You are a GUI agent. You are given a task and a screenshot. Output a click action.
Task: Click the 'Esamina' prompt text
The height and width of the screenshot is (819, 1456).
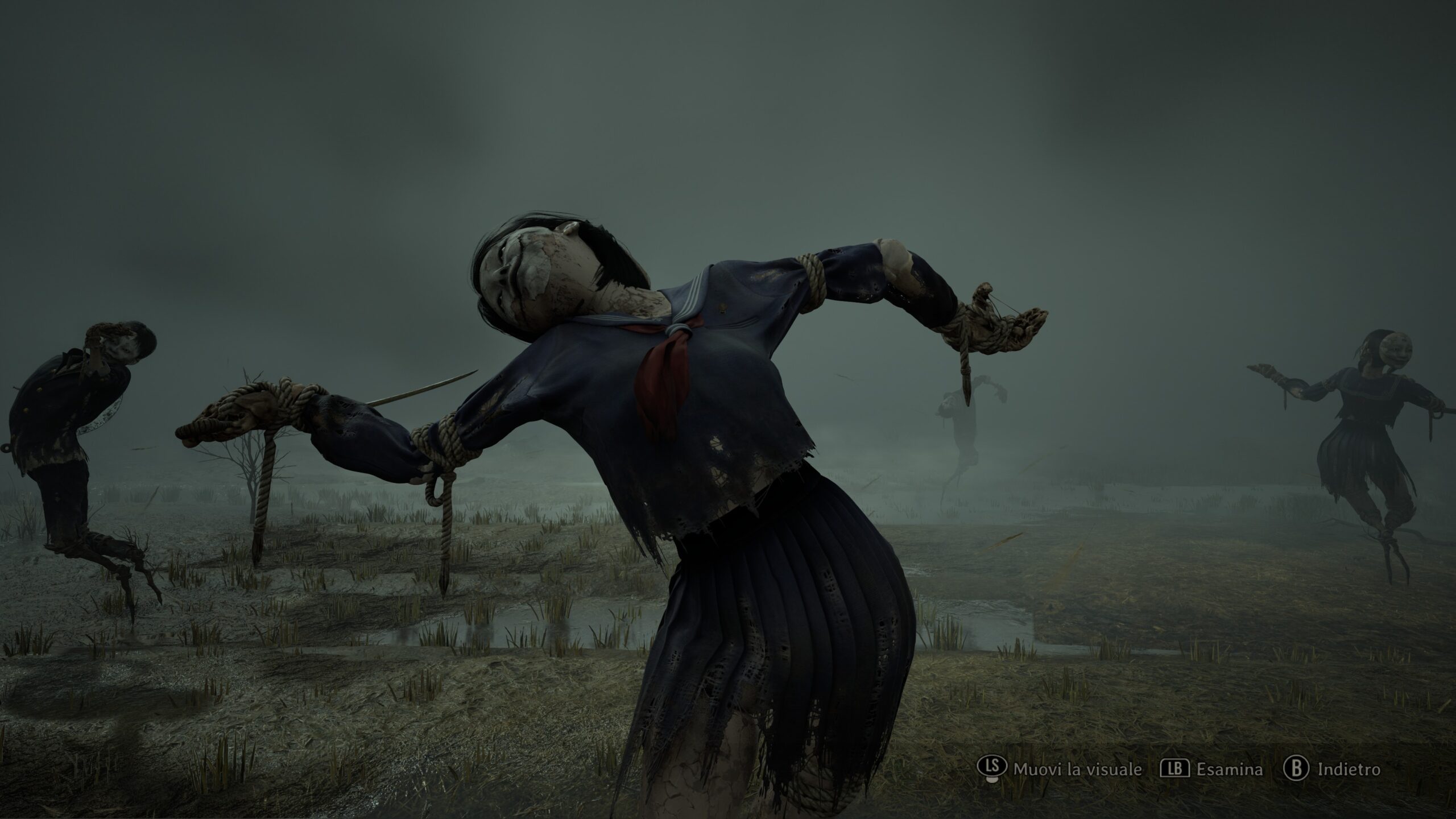pyautogui.click(x=1230, y=768)
